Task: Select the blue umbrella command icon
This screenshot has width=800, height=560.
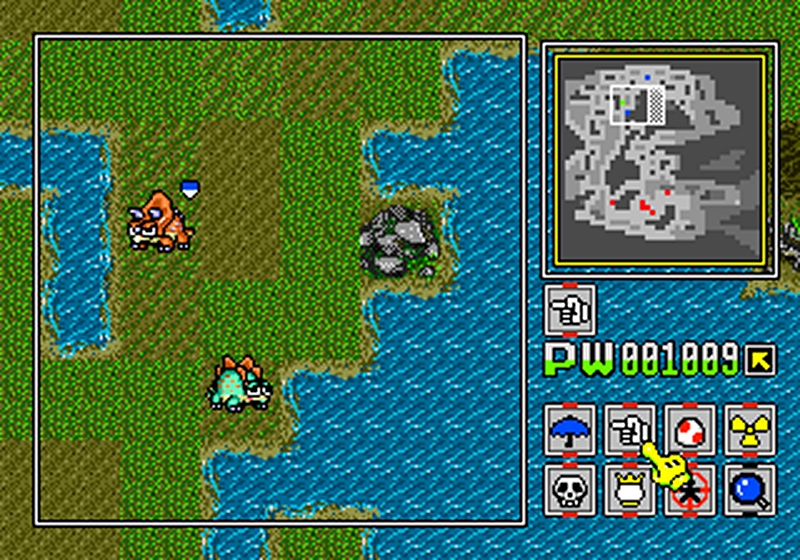Action: (x=572, y=430)
